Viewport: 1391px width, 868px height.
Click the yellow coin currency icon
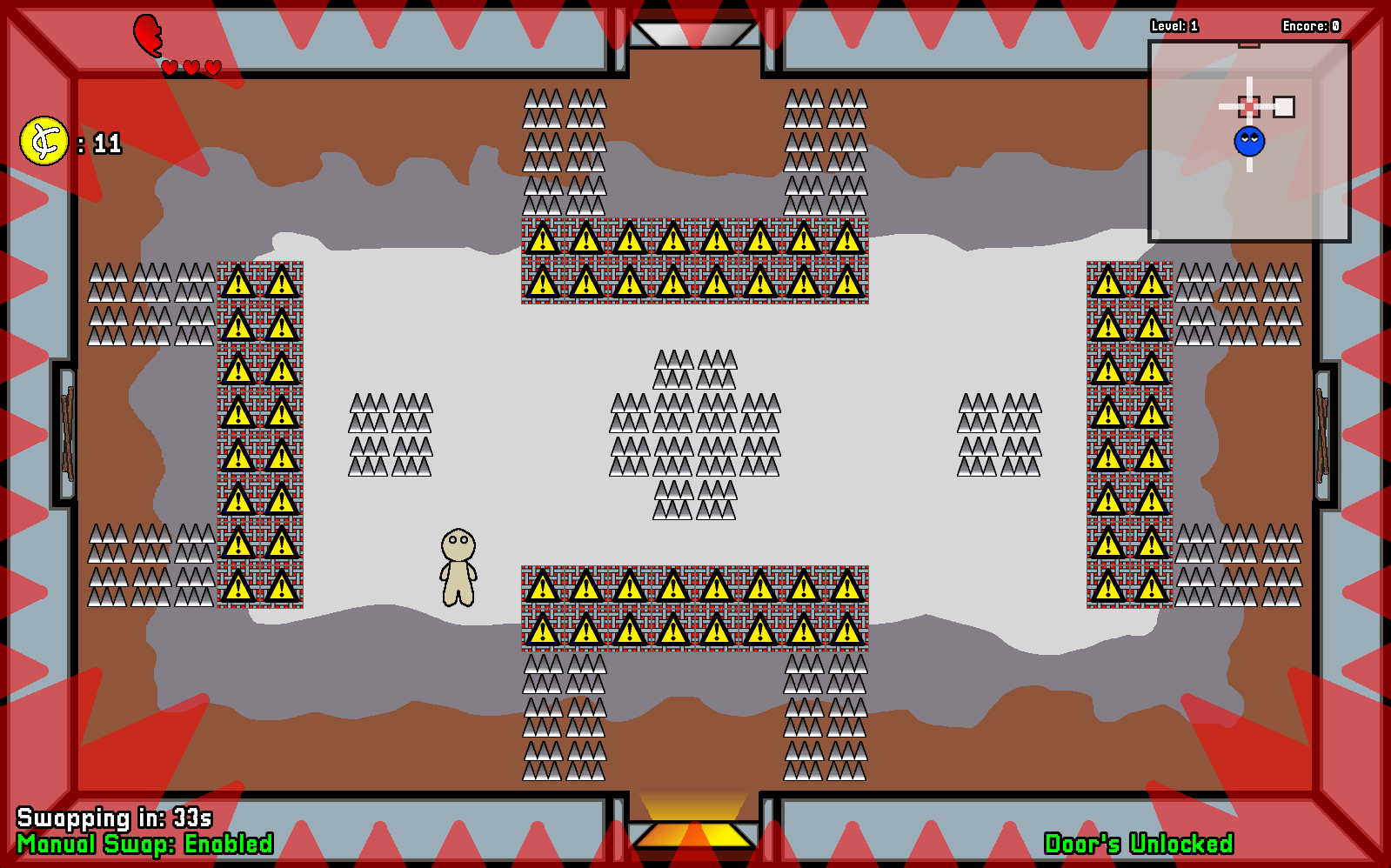pyautogui.click(x=45, y=139)
